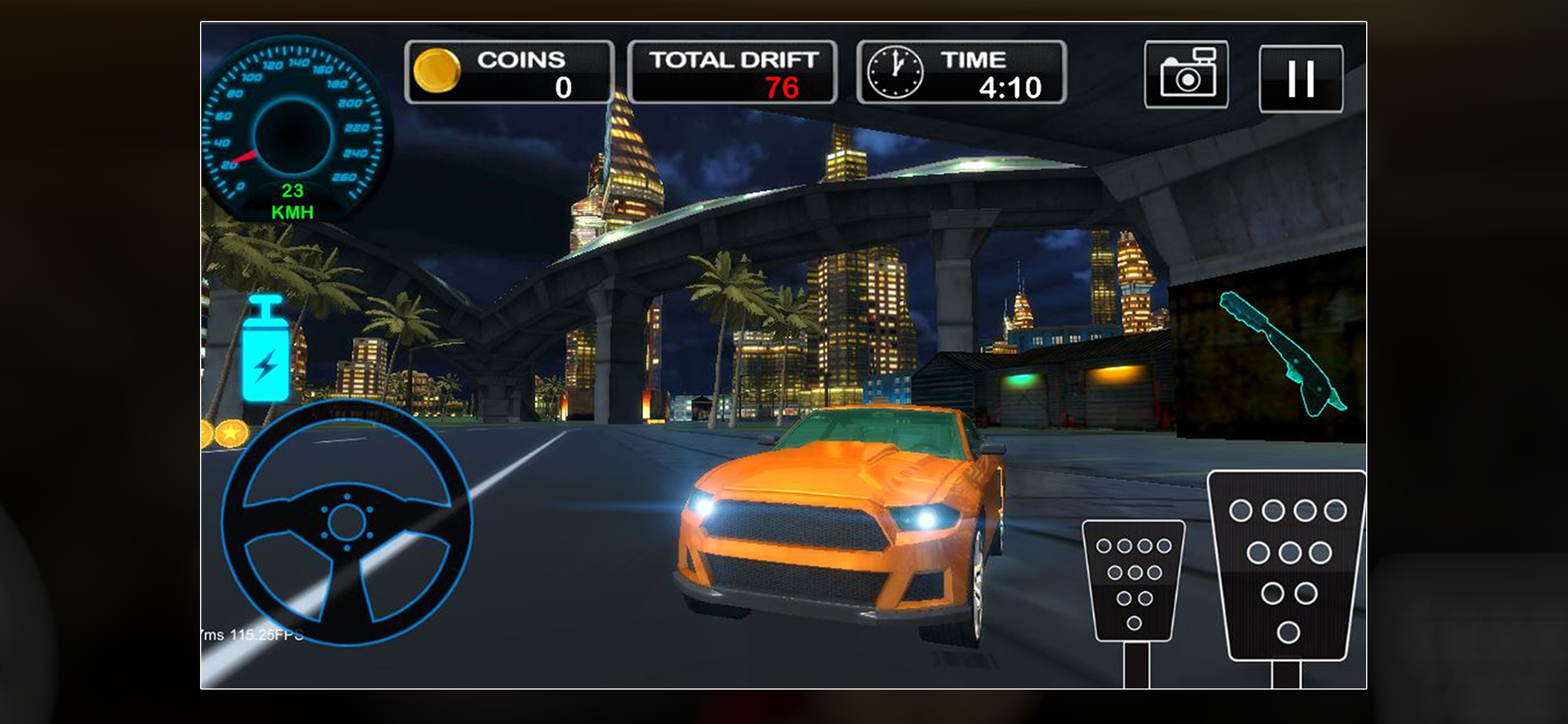Viewport: 1568px width, 724px height.
Task: Pause the game
Action: click(1300, 79)
